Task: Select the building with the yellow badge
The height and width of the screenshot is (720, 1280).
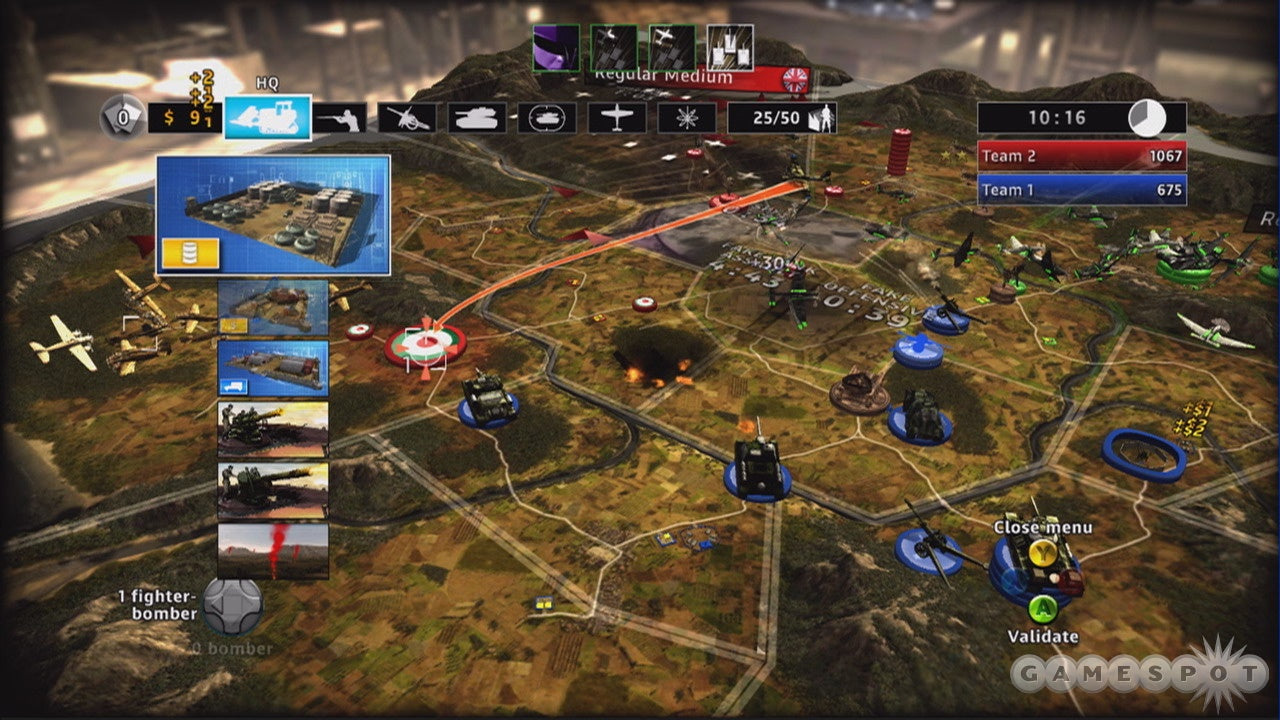Action: pos(273,307)
